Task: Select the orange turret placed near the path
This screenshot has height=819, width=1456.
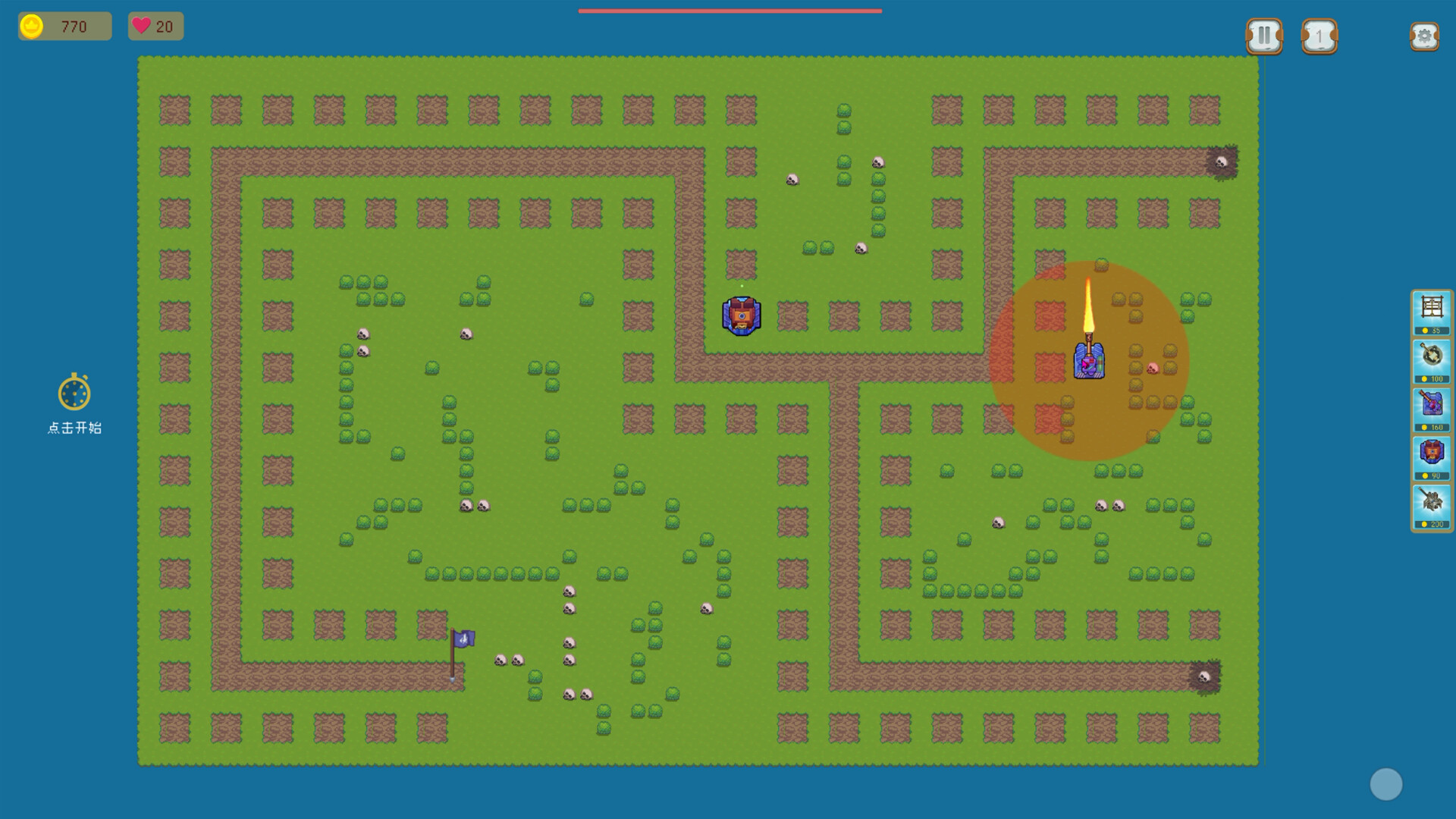Action: pyautogui.click(x=741, y=314)
